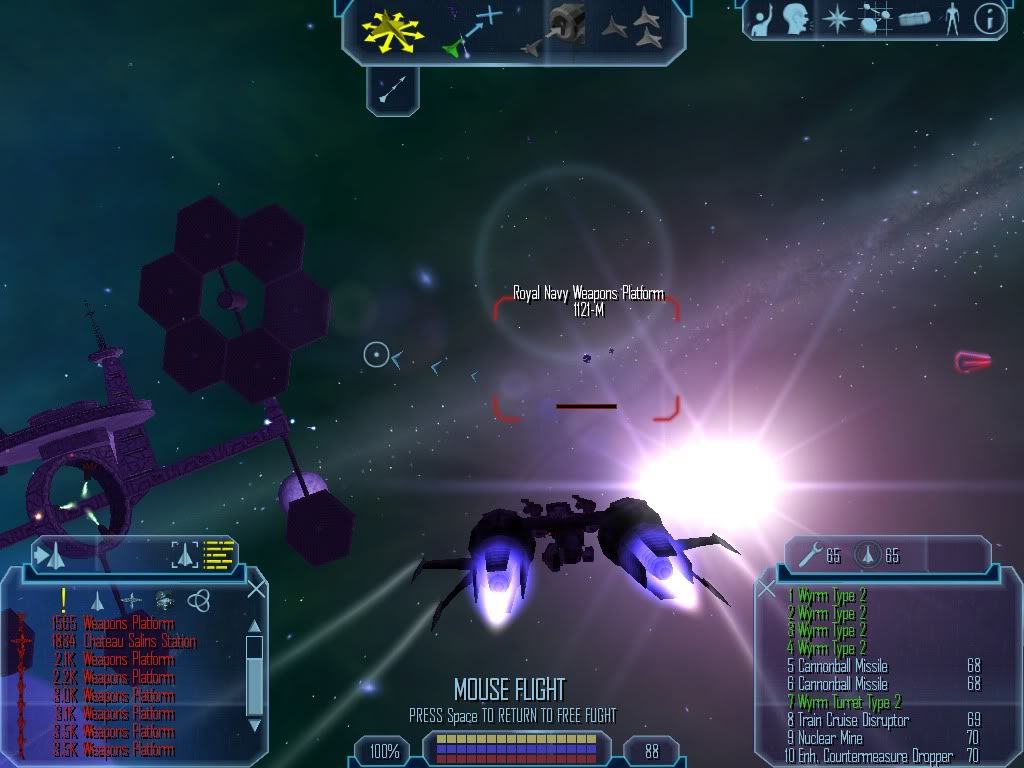Click the contact list scroll-down arrow
1024x768 pixels.
(255, 727)
